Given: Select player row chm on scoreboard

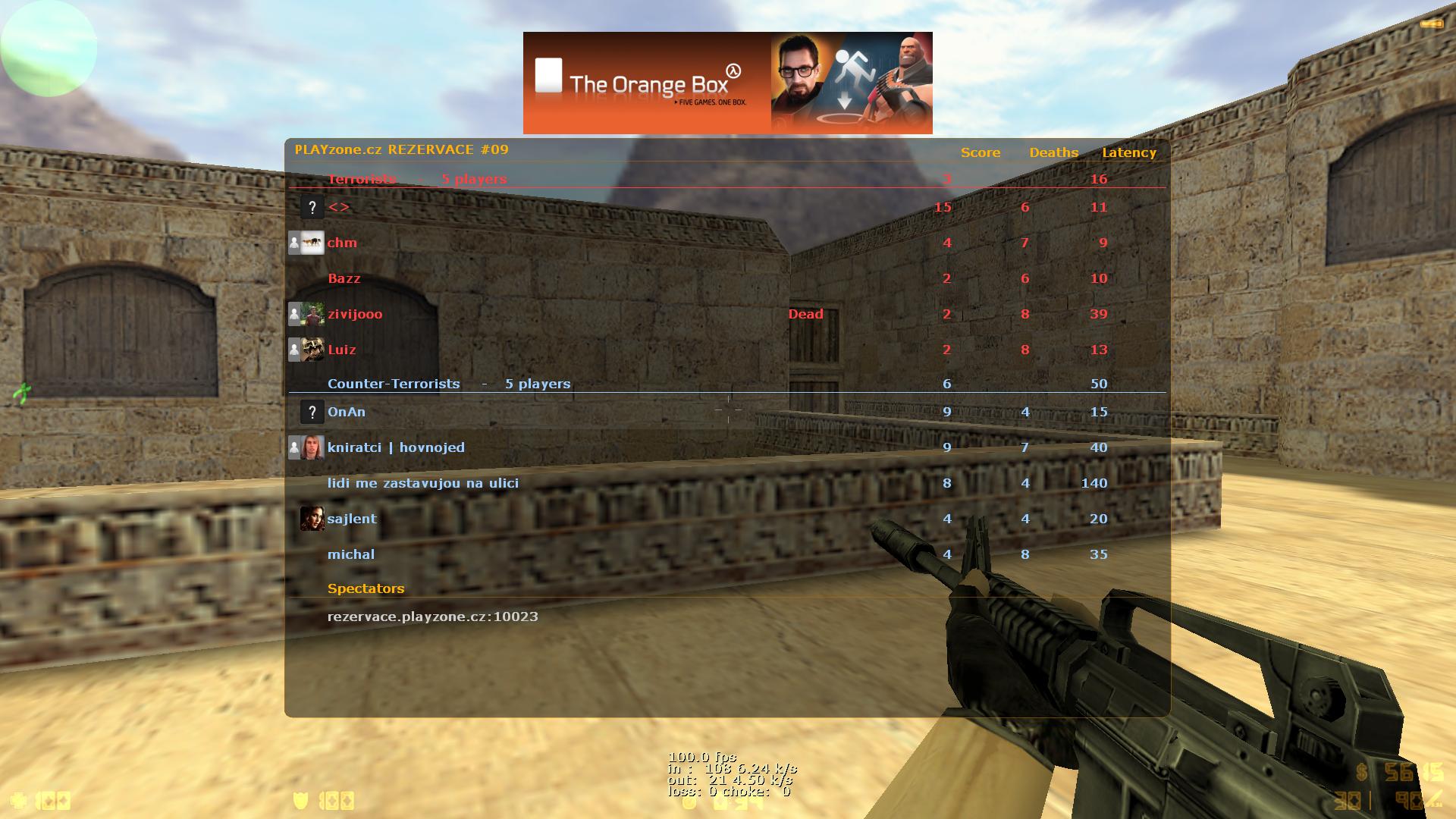Looking at the screenshot, I should [x=342, y=243].
